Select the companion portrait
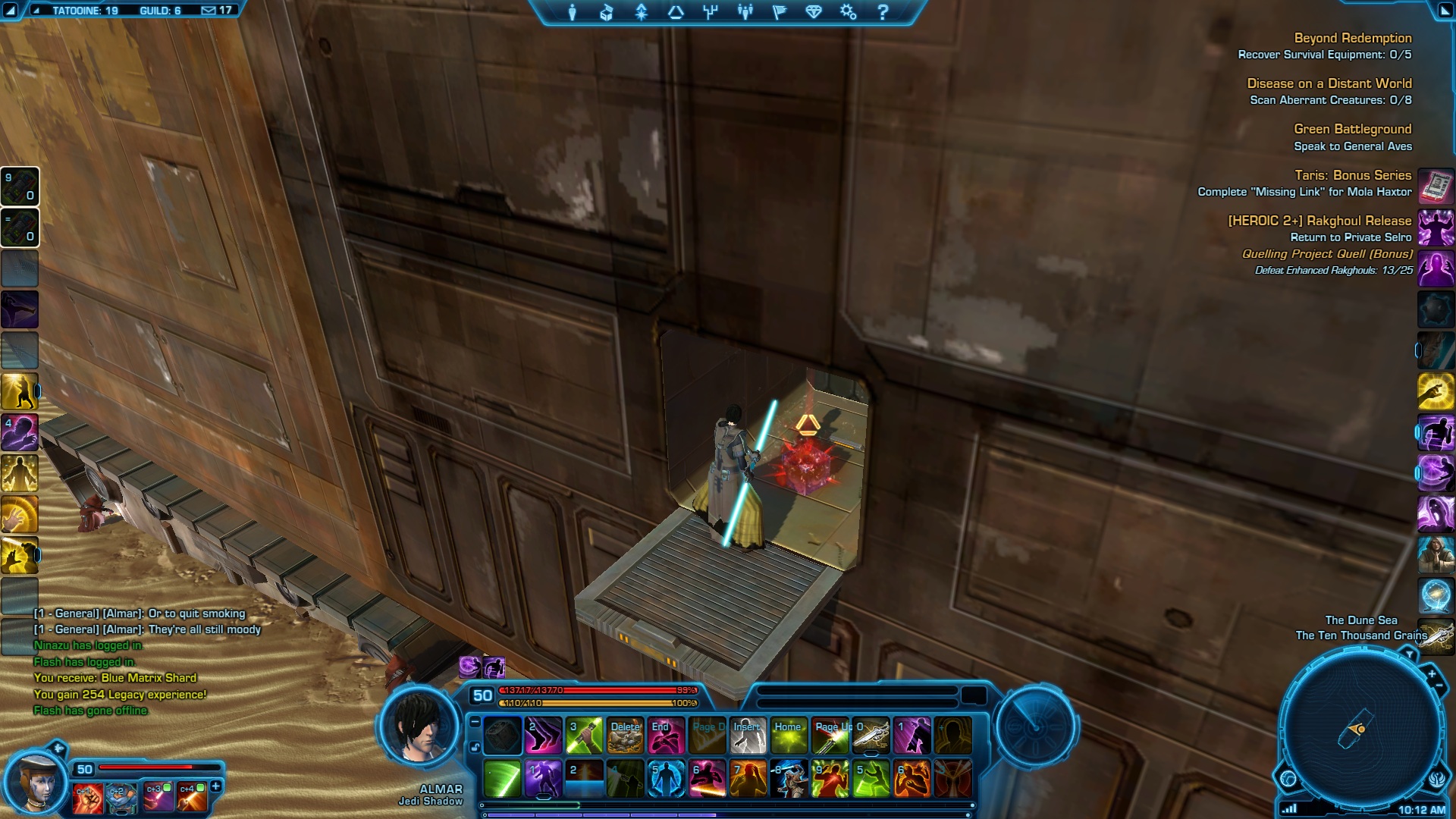The width and height of the screenshot is (1456, 819). point(34,783)
